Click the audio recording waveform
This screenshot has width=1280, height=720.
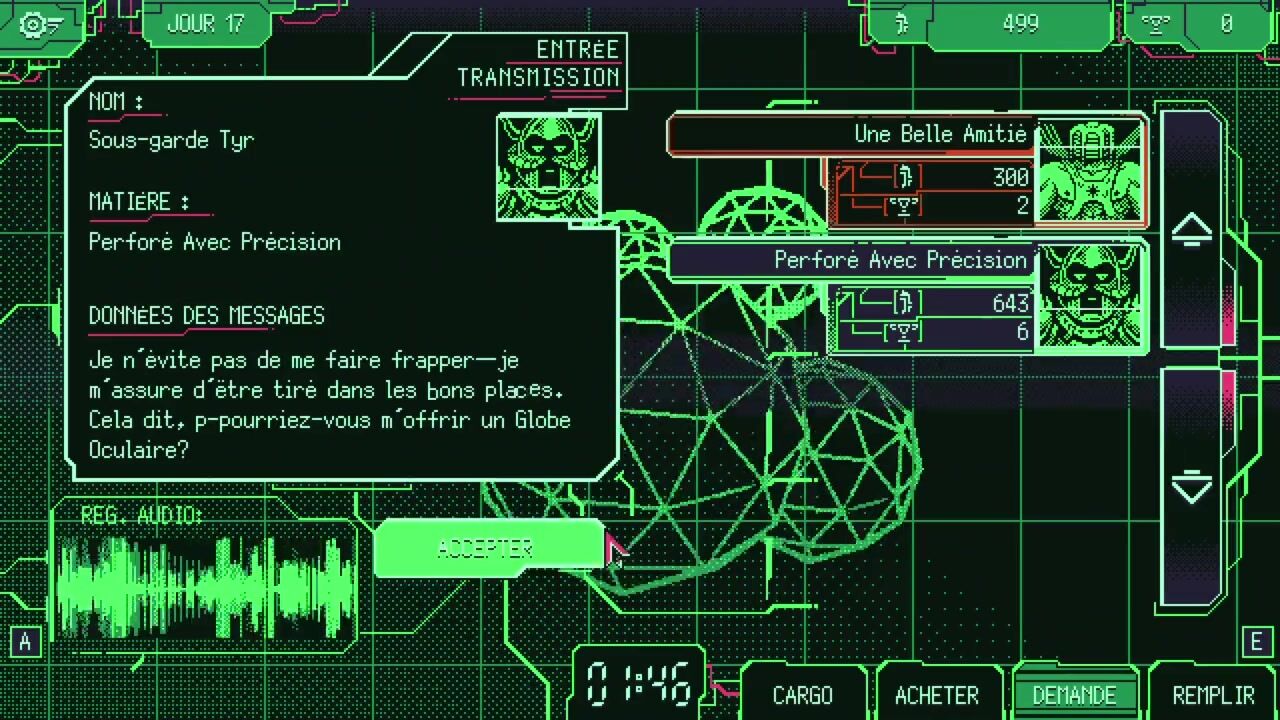click(205, 585)
